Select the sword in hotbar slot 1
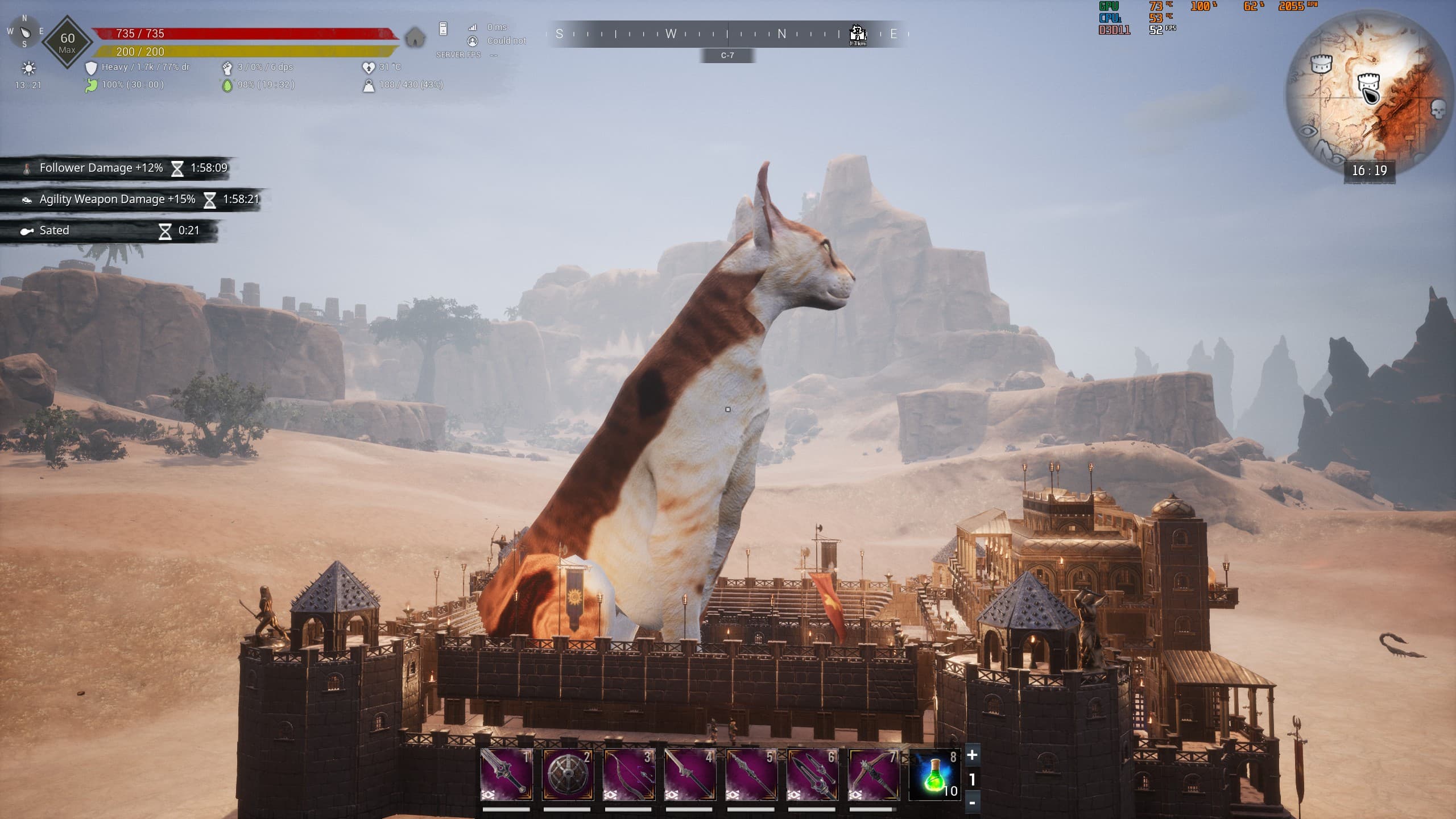The image size is (1456, 819). (x=506, y=774)
